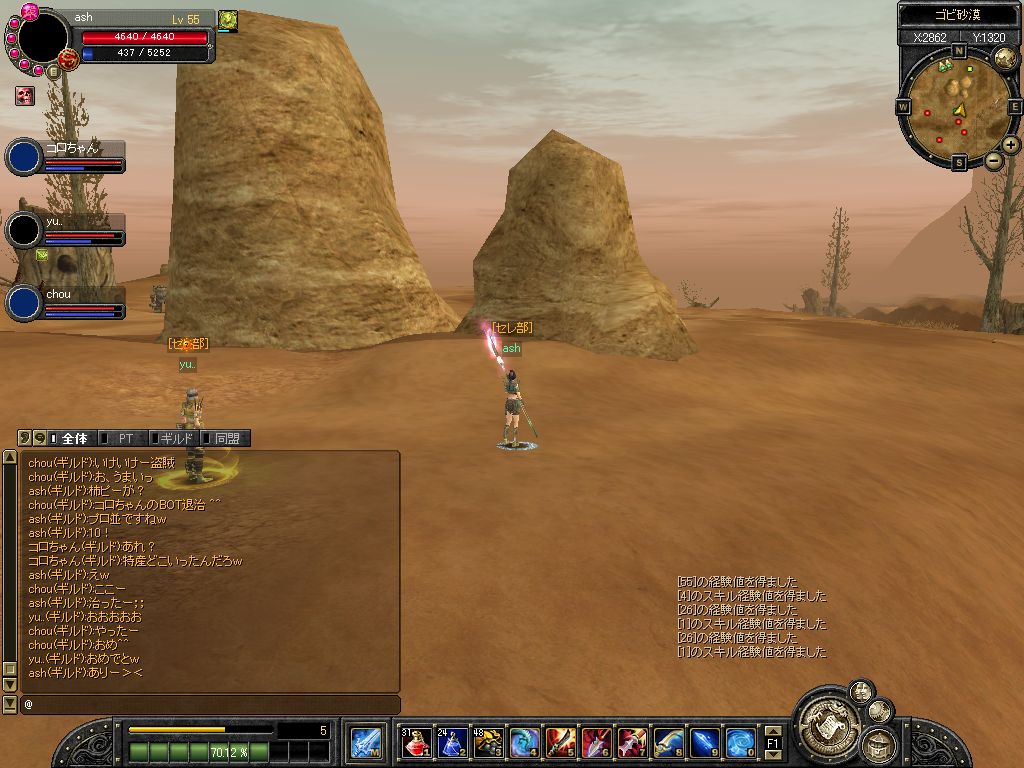
Task: Zoom out the minimap with the minus button
Action: [x=993, y=160]
